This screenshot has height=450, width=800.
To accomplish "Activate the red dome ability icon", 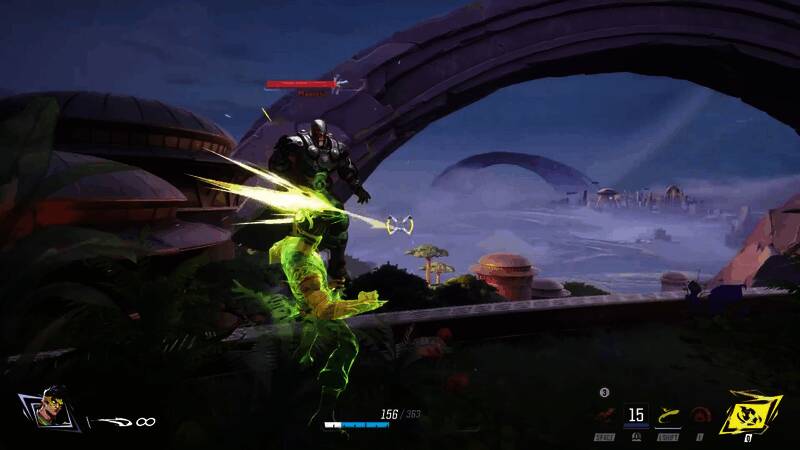I will (x=701, y=415).
